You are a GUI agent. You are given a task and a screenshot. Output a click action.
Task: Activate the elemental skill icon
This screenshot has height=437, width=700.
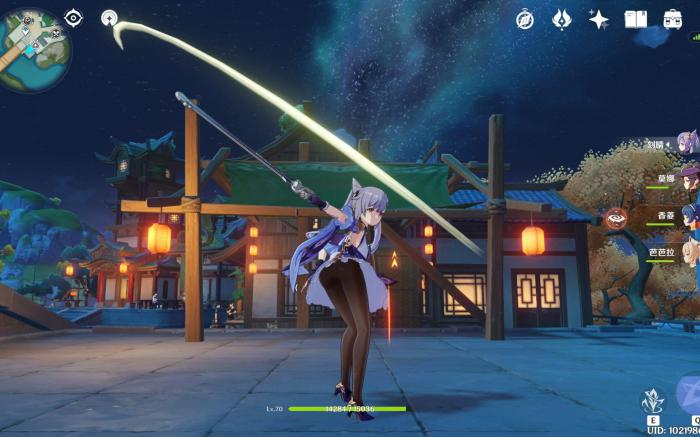pyautogui.click(x=652, y=402)
